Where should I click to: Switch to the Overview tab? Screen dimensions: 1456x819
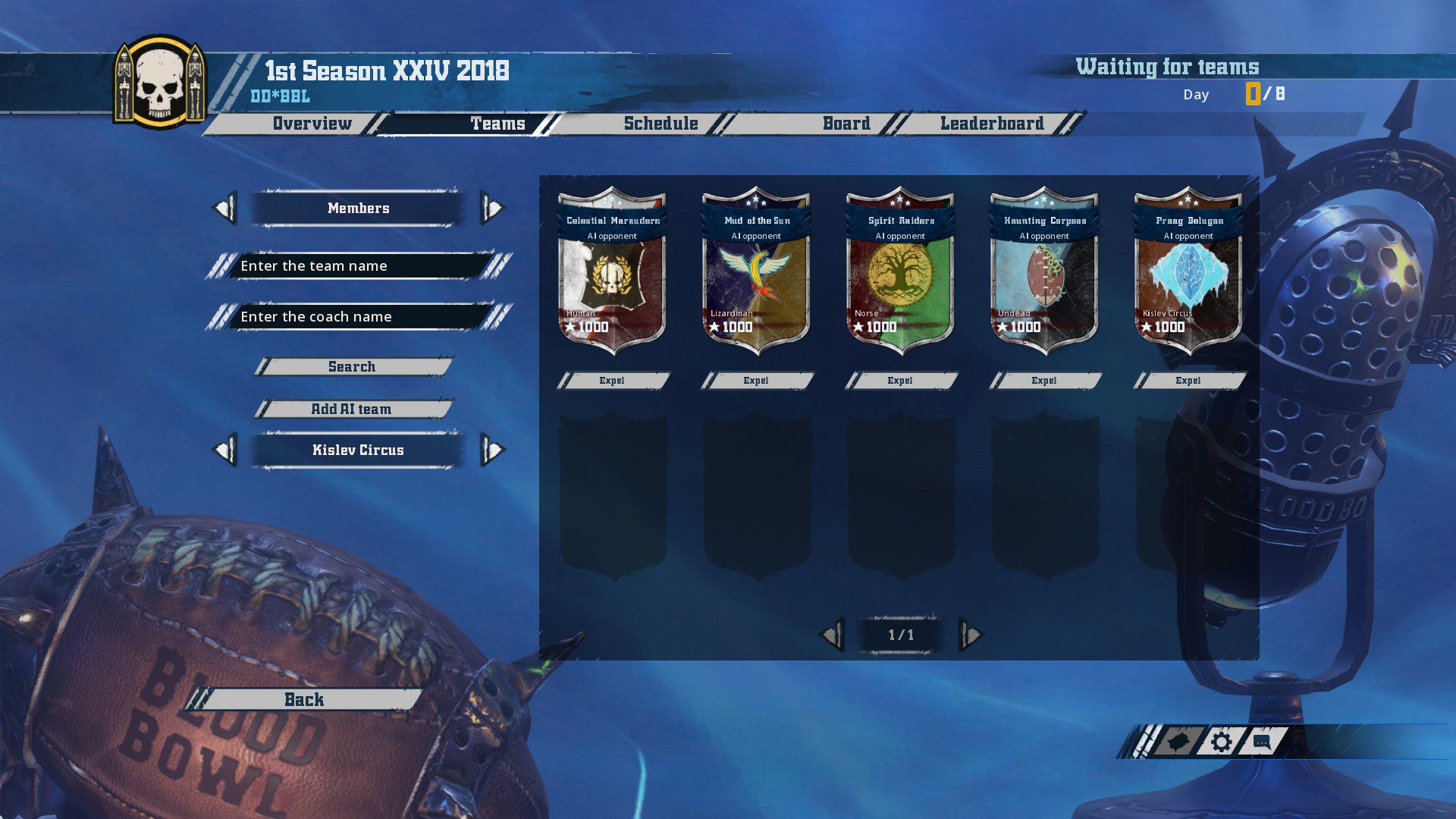312,124
